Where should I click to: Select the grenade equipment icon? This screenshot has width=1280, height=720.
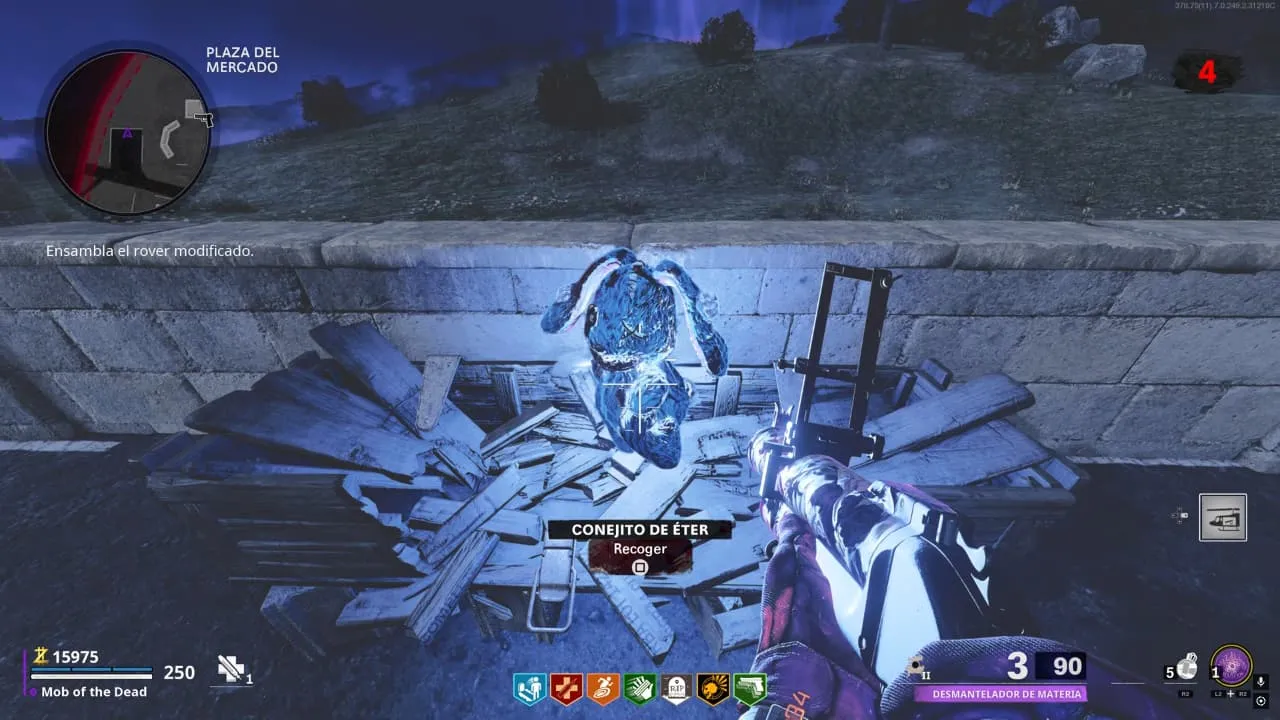[1186, 667]
